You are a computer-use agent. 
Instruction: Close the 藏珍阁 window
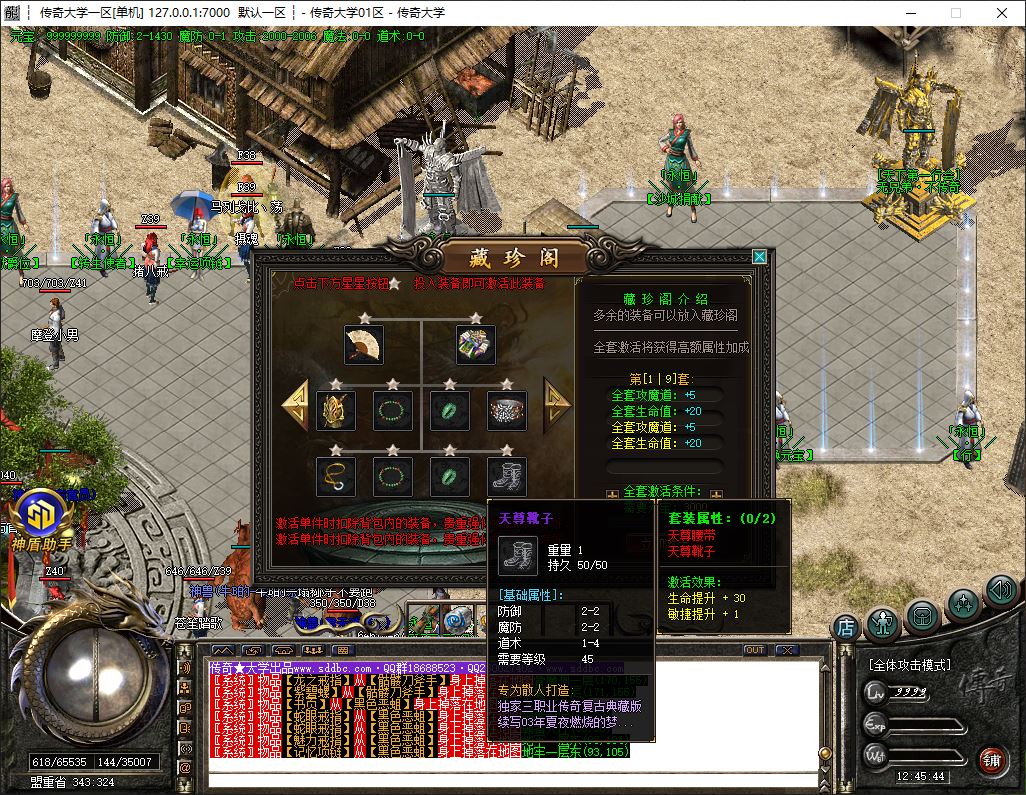click(760, 257)
